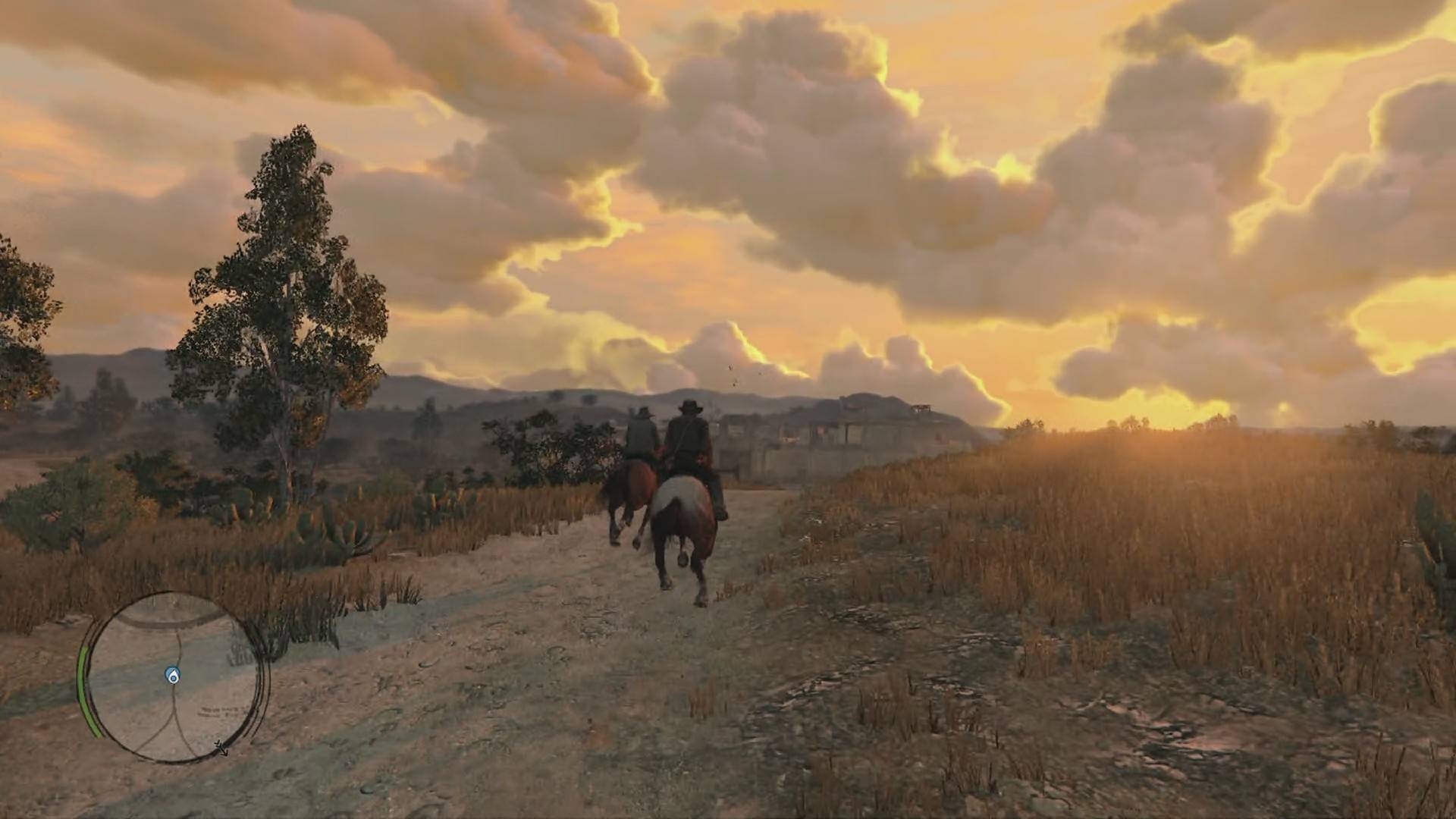Click the circular minimap radar

(176, 677)
